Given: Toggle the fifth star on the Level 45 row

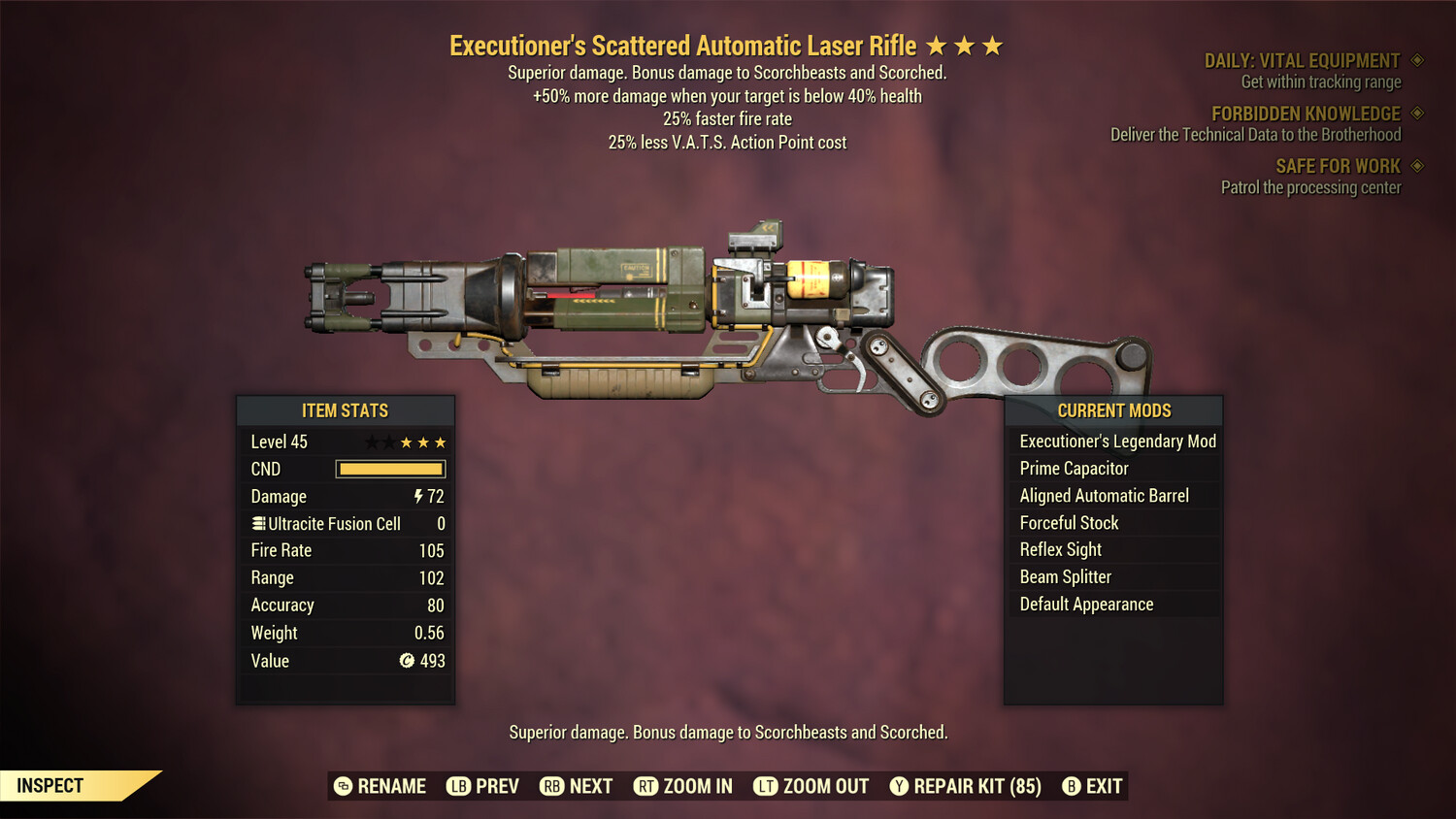Looking at the screenshot, I should 438,442.
